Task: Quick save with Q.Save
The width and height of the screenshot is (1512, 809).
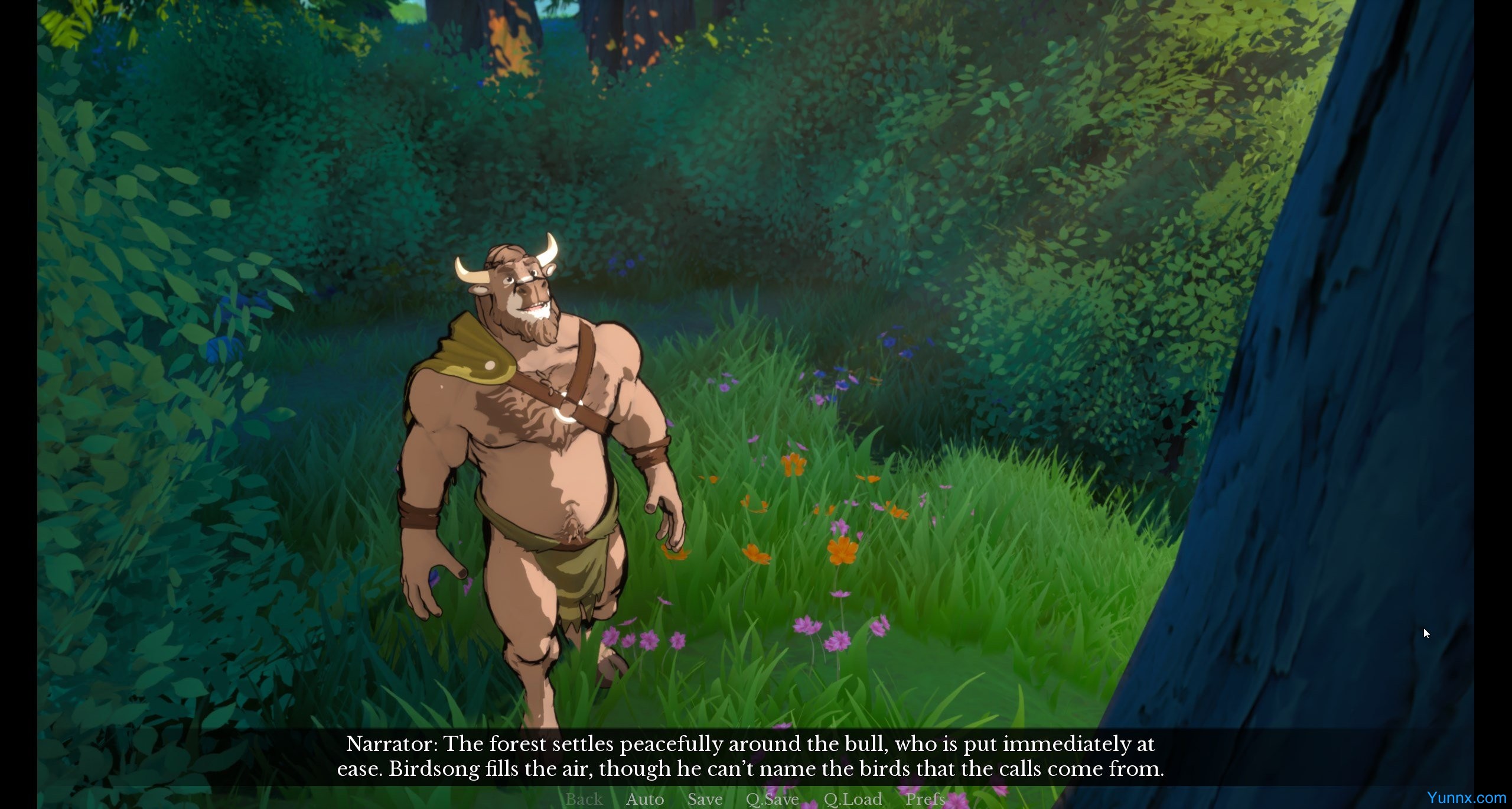Action: (x=772, y=799)
